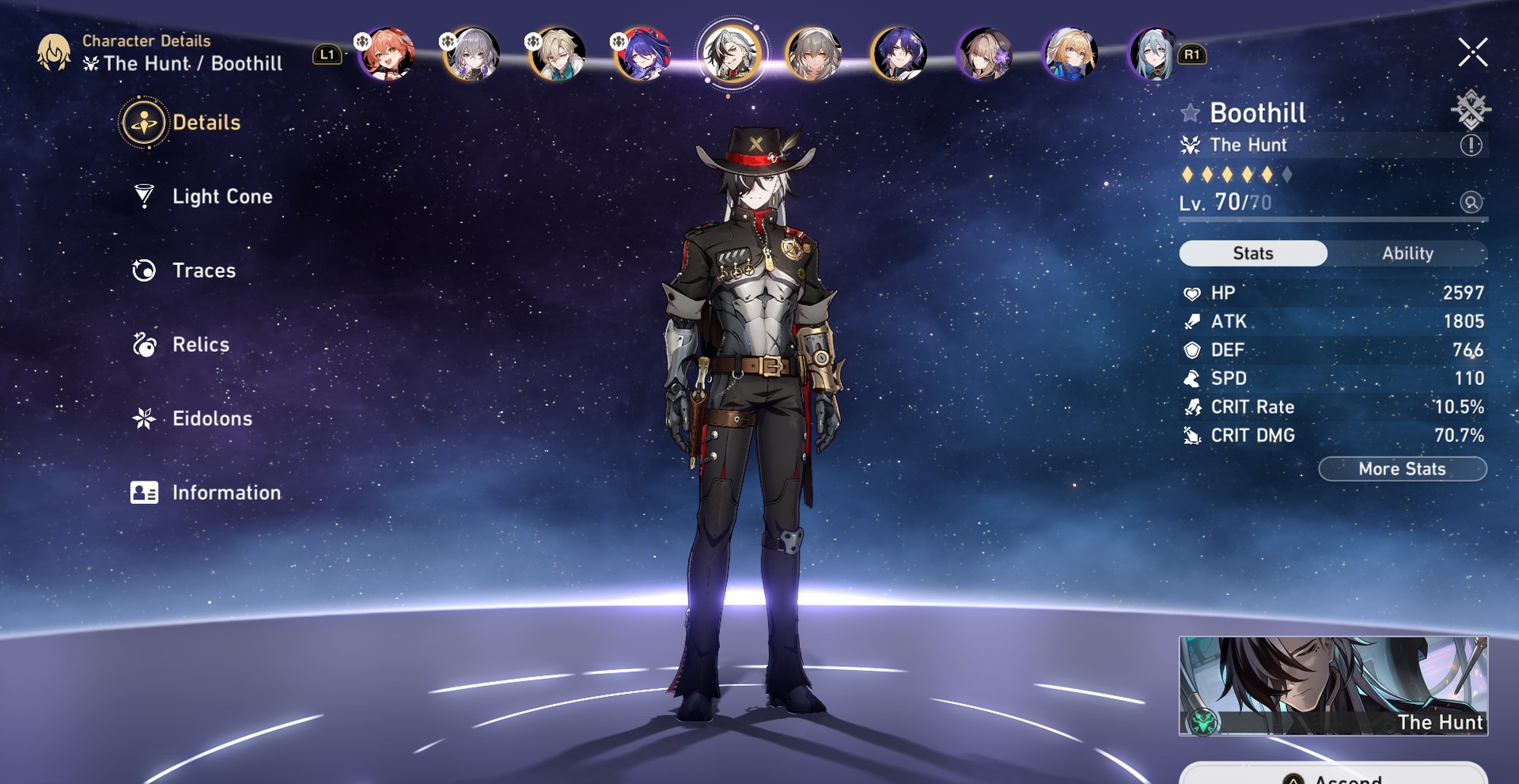
Task: Select the orange-haired character portrait
Action: pyautogui.click(x=387, y=54)
